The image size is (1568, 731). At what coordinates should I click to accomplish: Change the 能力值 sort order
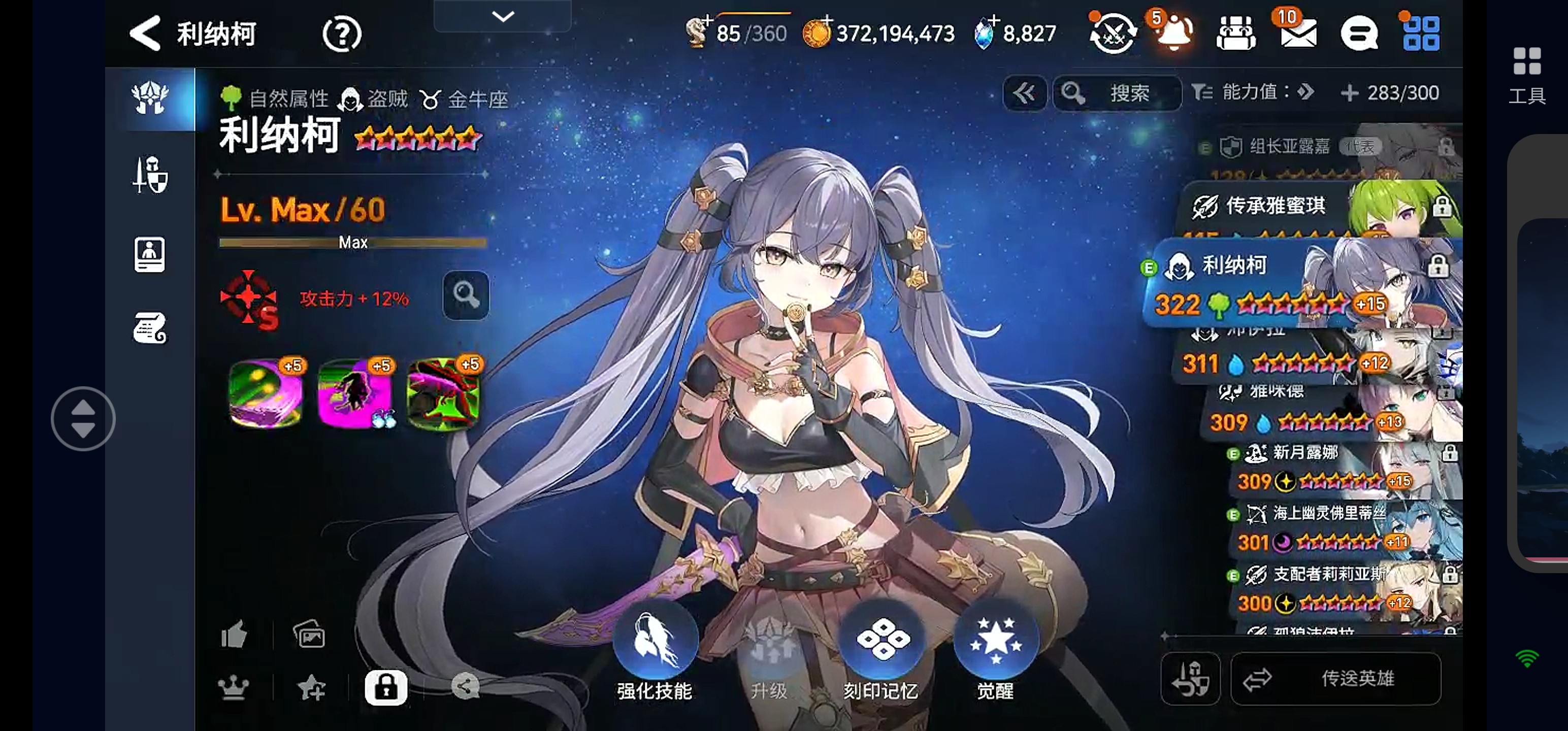click(x=1254, y=92)
